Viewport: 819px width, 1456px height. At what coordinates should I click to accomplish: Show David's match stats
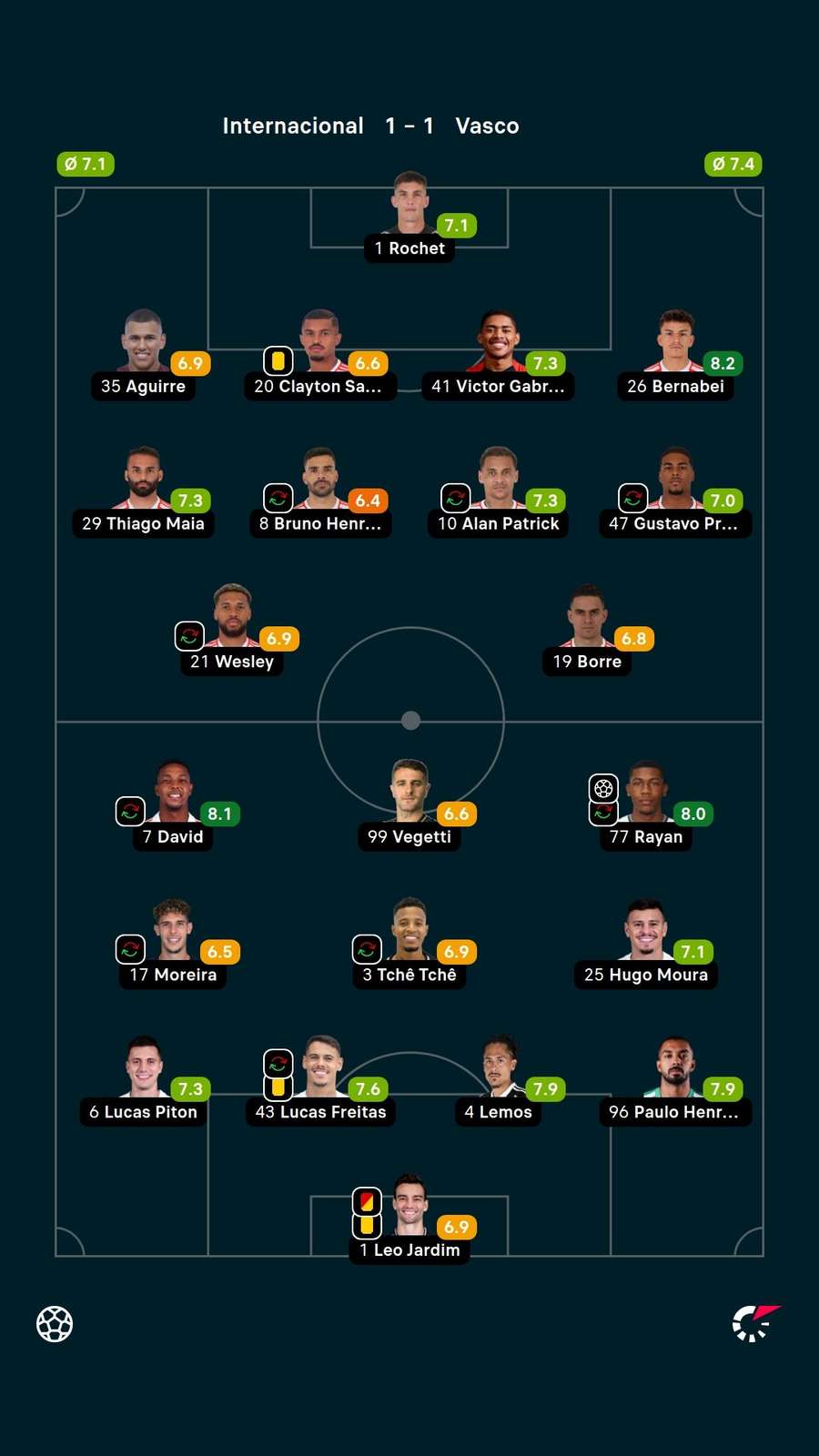tap(173, 805)
